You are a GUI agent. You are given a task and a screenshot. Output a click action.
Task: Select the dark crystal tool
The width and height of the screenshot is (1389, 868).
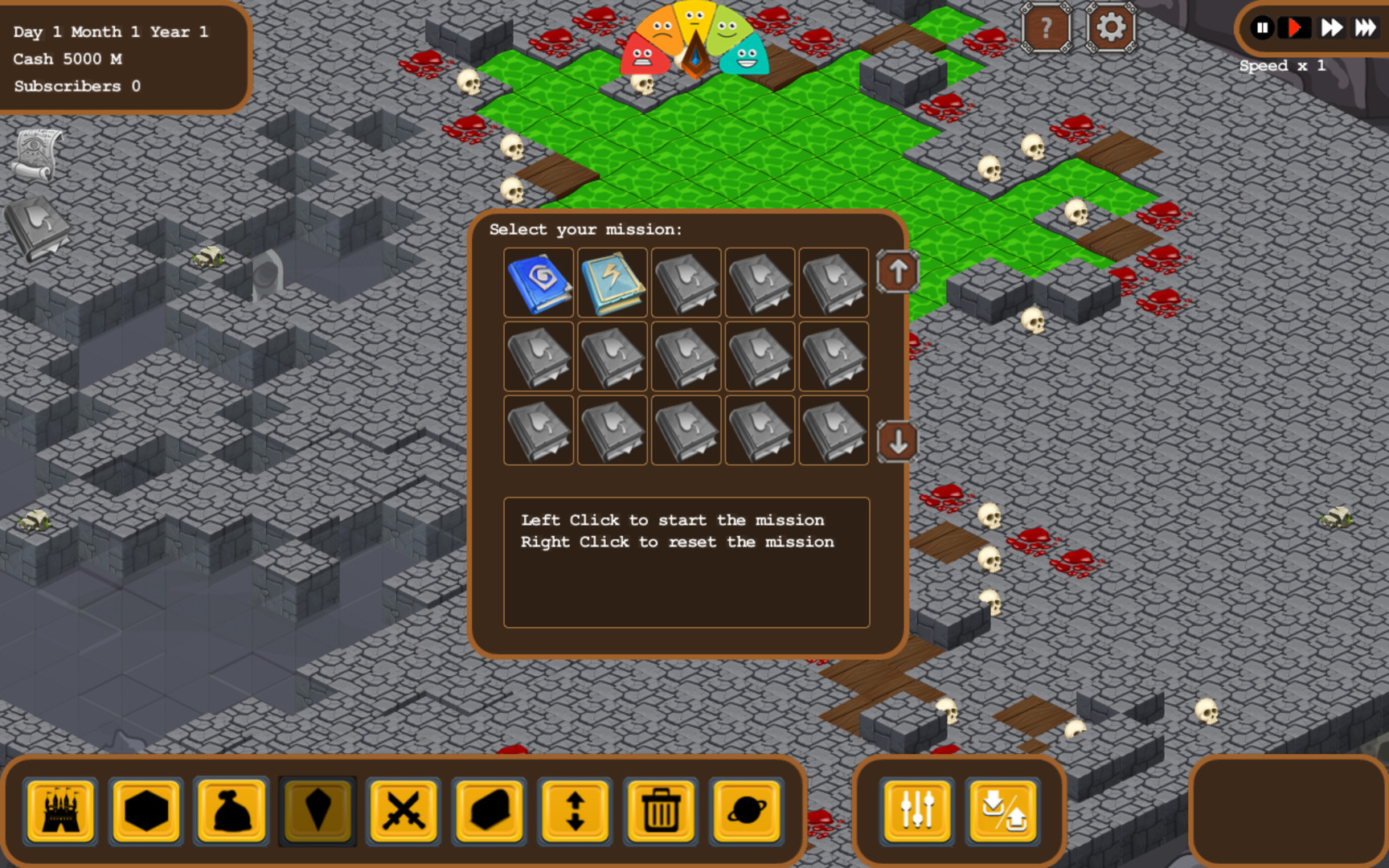tap(318, 812)
